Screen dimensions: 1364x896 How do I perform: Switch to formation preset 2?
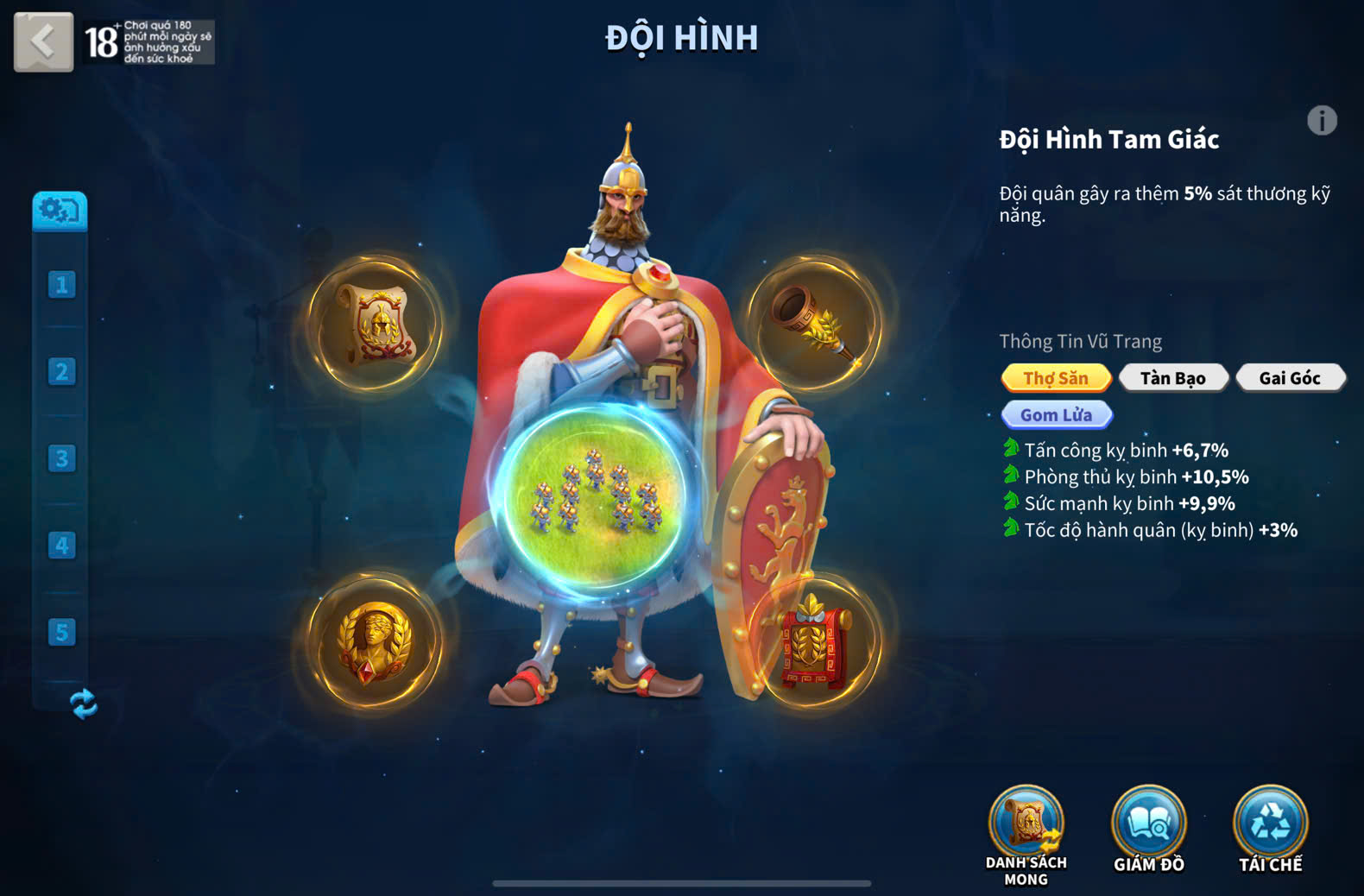(61, 371)
